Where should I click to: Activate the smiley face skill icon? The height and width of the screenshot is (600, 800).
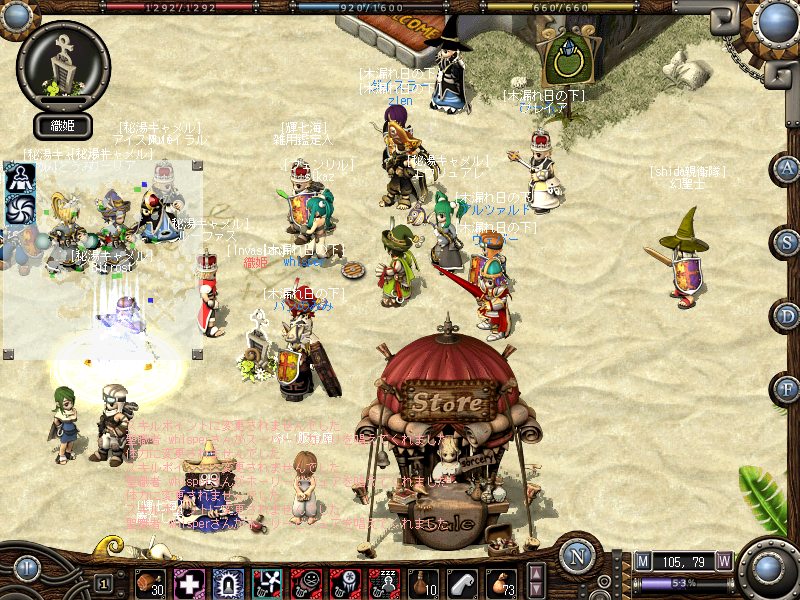point(306,582)
